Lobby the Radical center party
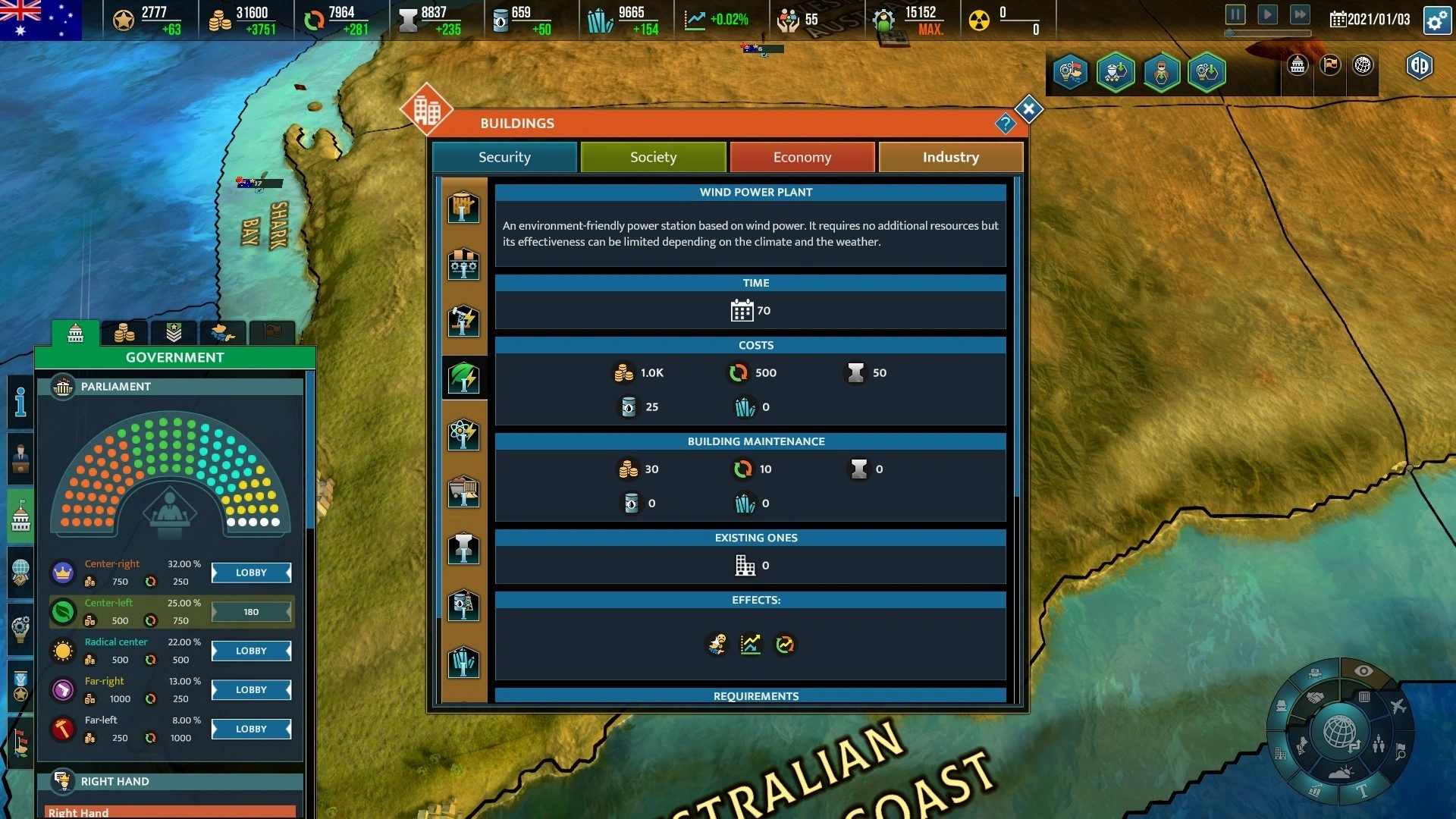 [251, 651]
